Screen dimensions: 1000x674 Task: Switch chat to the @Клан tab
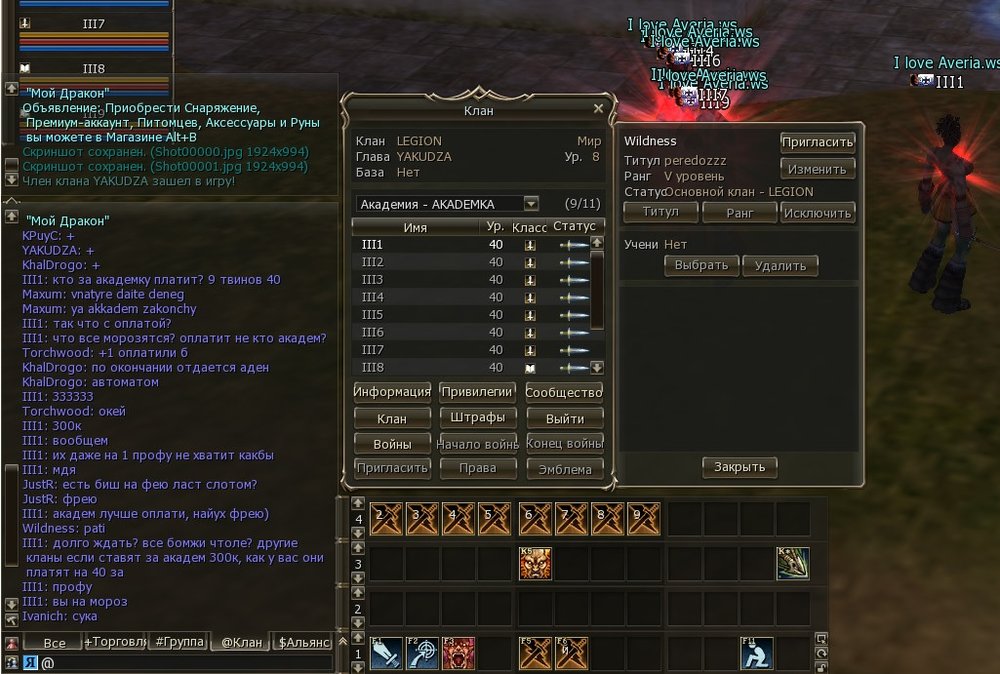[240, 642]
